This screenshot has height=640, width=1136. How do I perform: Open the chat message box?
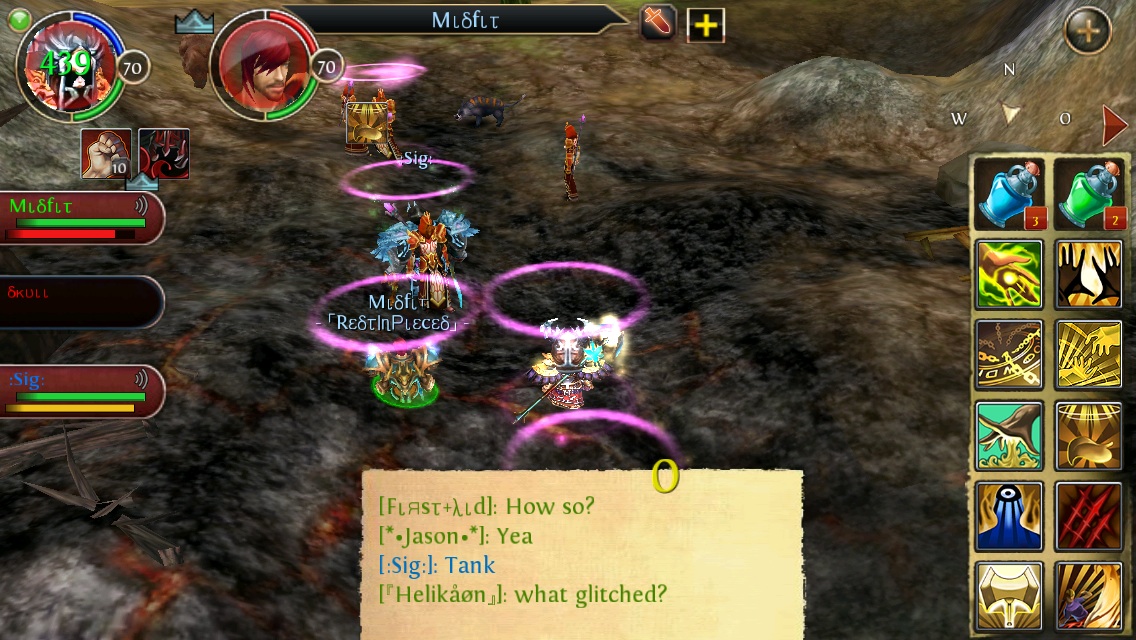pyautogui.click(x=582, y=552)
